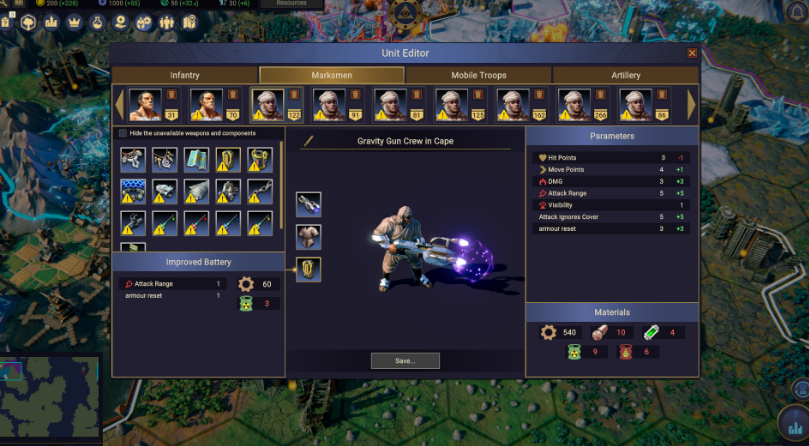Close the Unit Editor window
809x446 pixels.
[692, 53]
